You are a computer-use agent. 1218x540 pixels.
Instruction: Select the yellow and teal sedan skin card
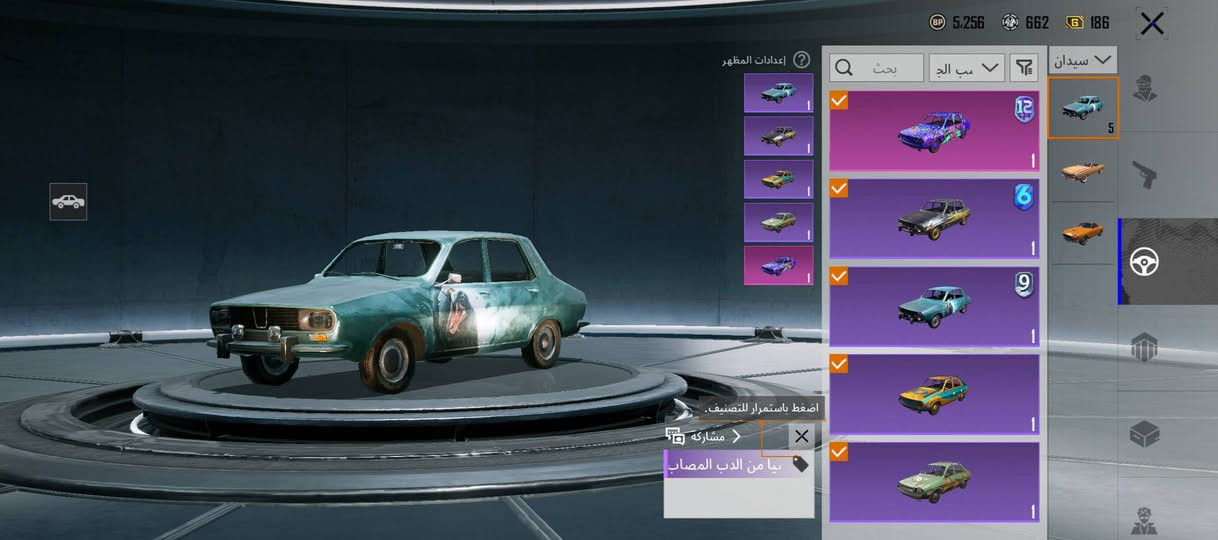934,394
